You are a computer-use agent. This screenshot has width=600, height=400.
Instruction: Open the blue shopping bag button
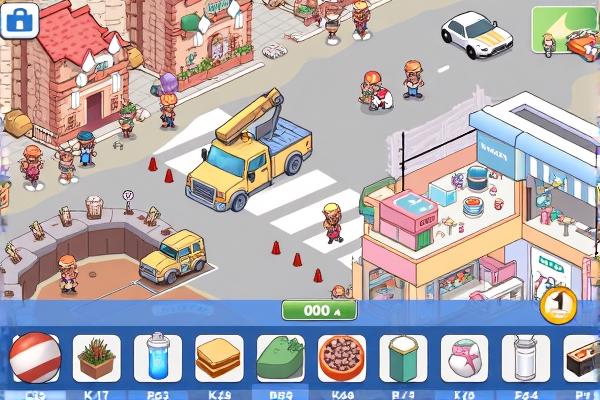20,19
